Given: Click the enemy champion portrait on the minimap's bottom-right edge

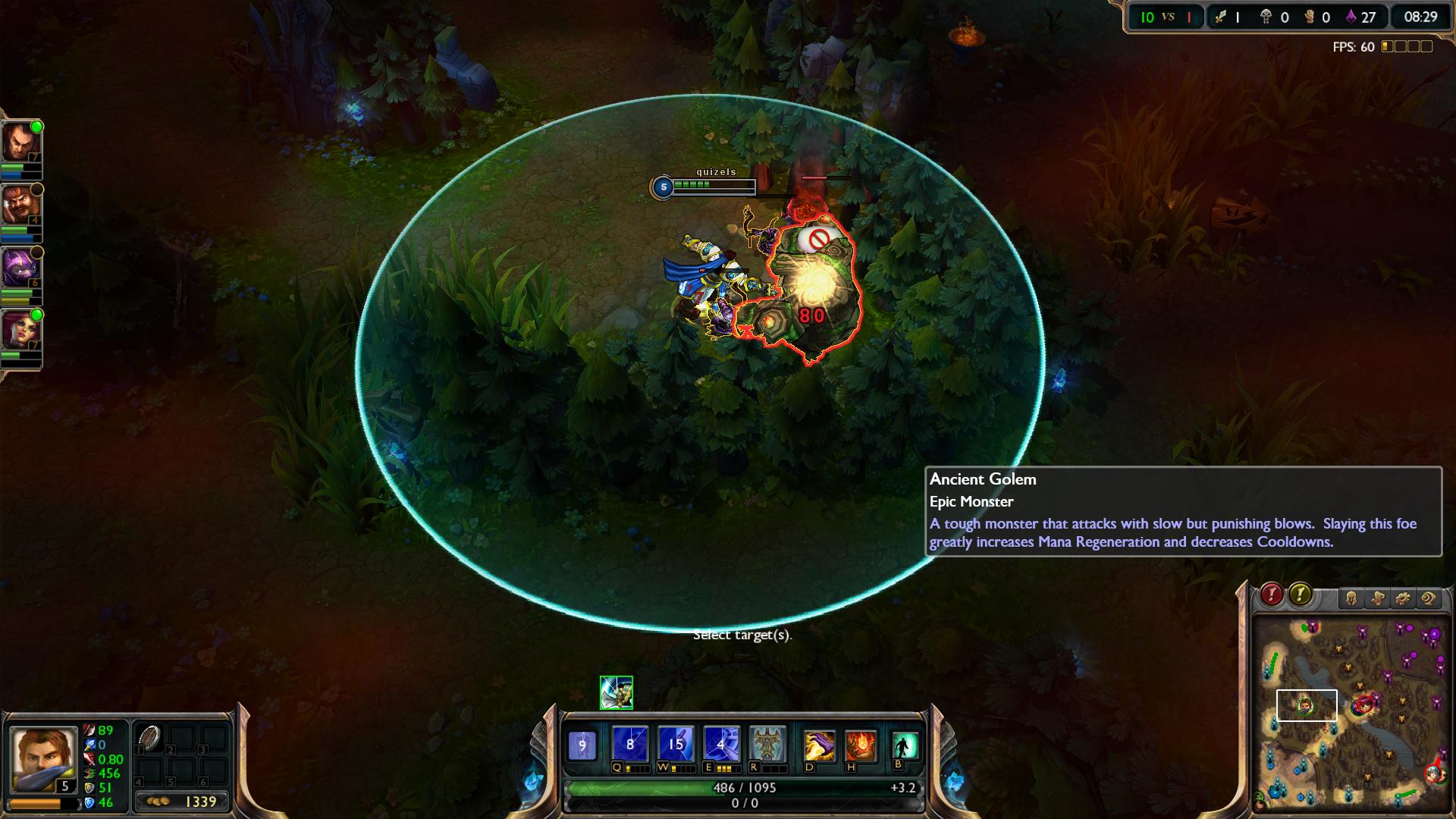Looking at the screenshot, I should (x=1434, y=773).
